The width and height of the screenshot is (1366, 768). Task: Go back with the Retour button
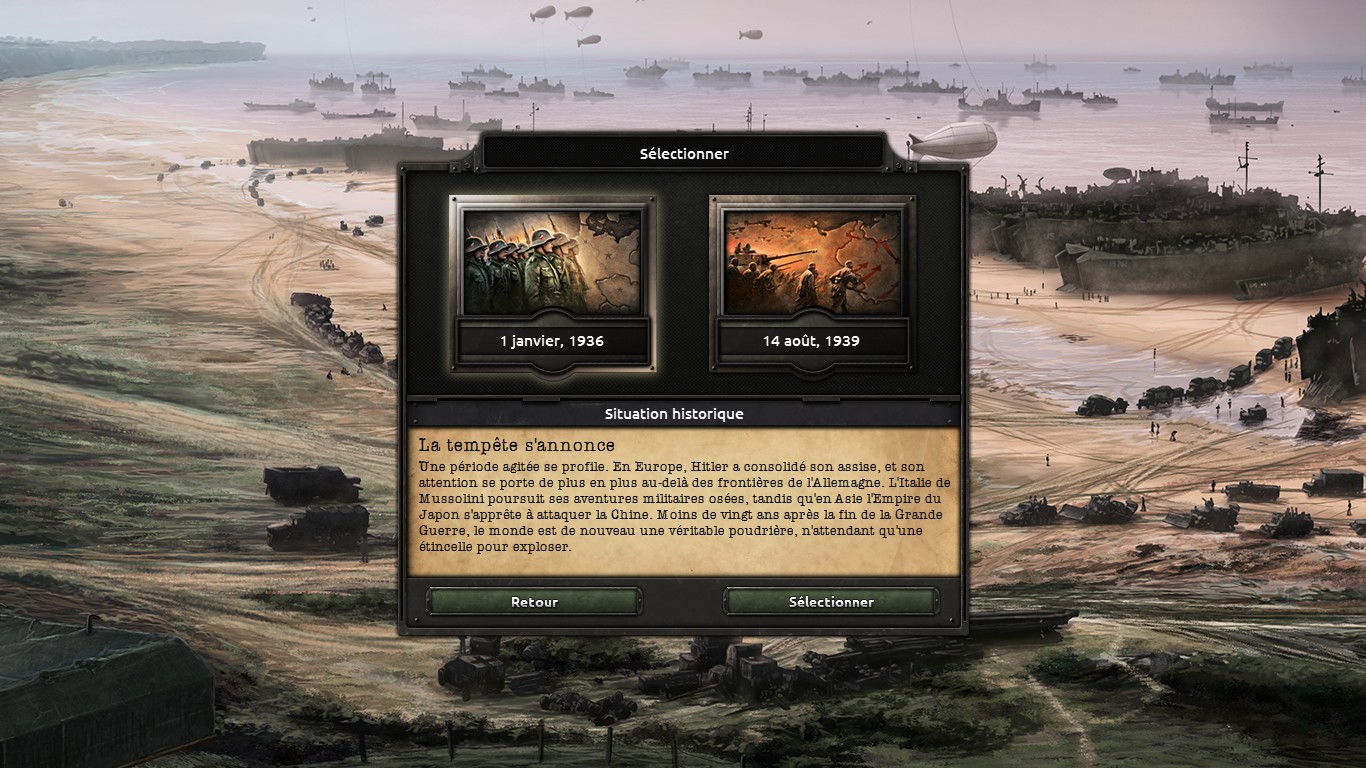tap(534, 602)
